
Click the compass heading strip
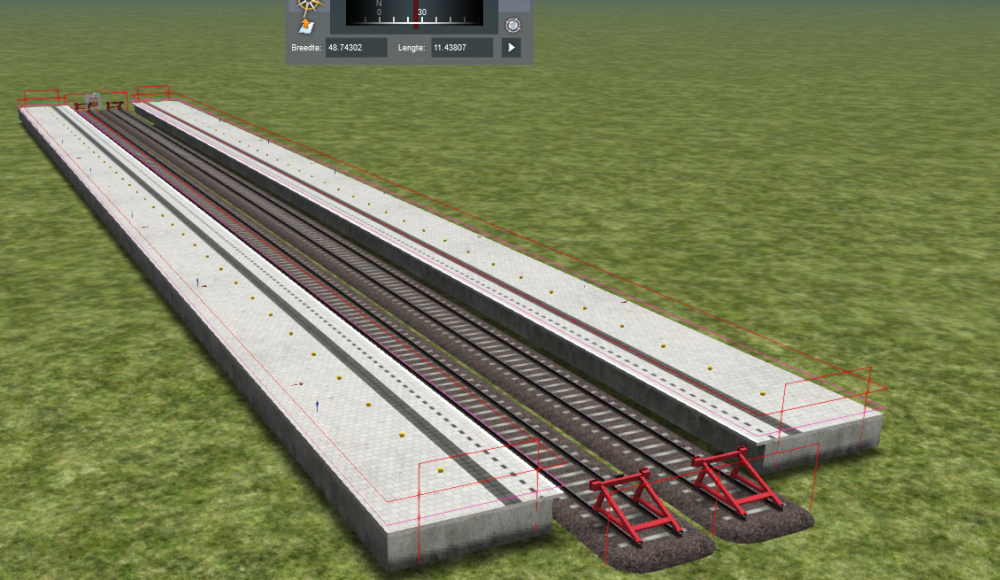pos(414,12)
